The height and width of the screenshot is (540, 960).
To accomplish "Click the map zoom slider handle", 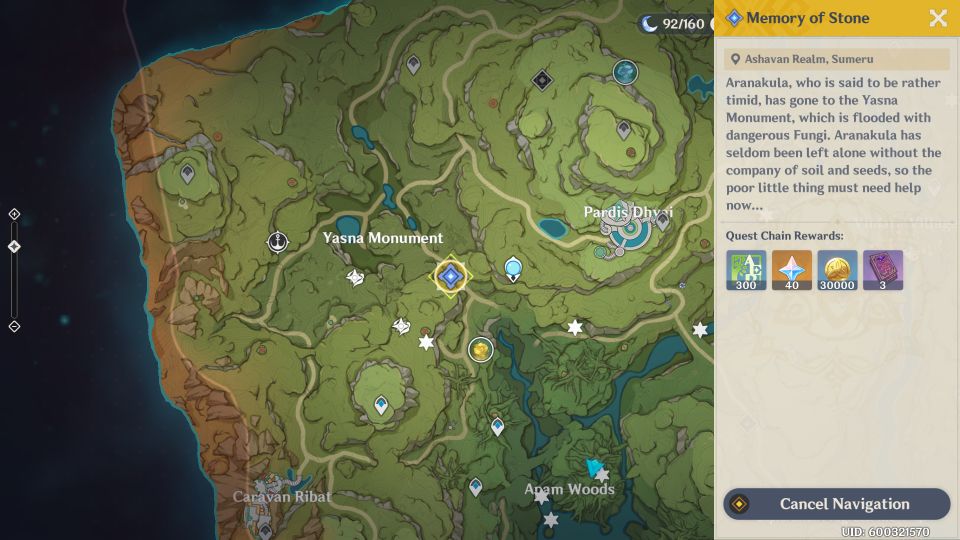I will 14,246.
